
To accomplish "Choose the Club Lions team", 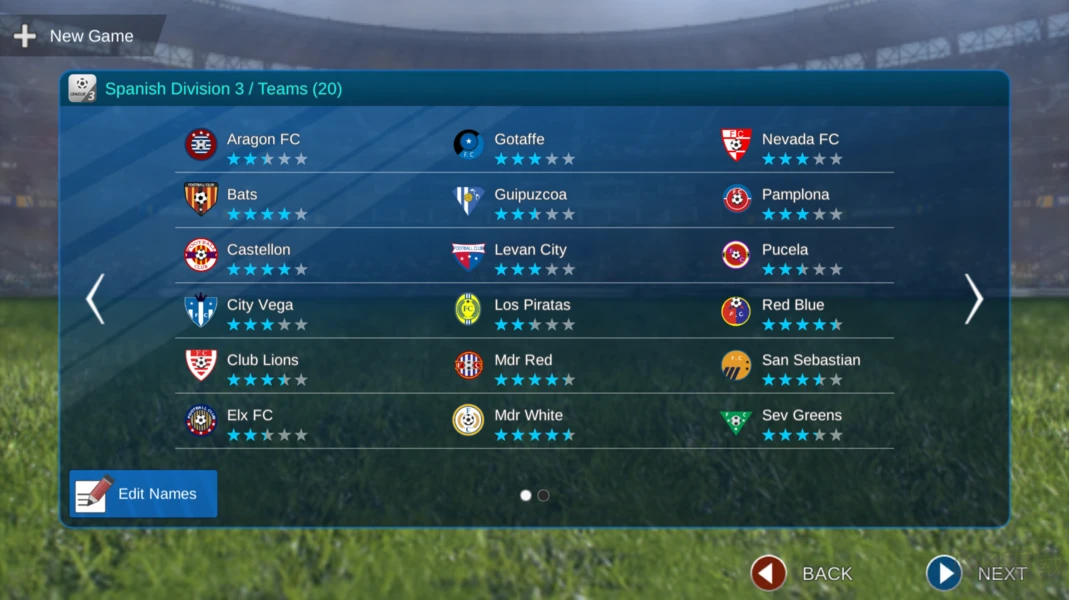I will (x=262, y=366).
